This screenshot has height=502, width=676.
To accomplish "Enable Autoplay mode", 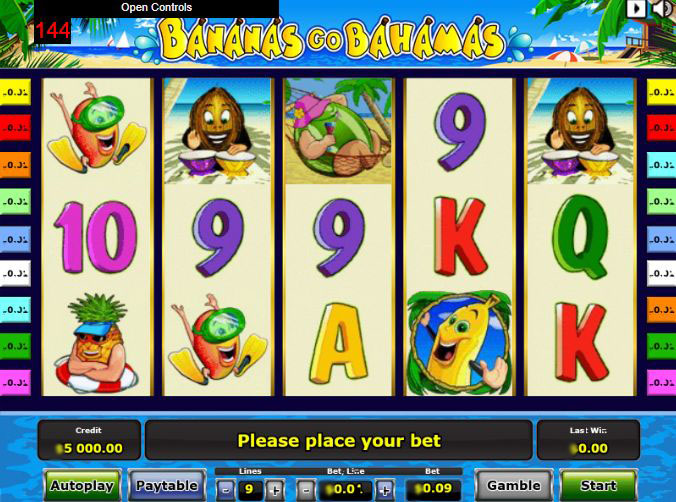I will [82, 486].
